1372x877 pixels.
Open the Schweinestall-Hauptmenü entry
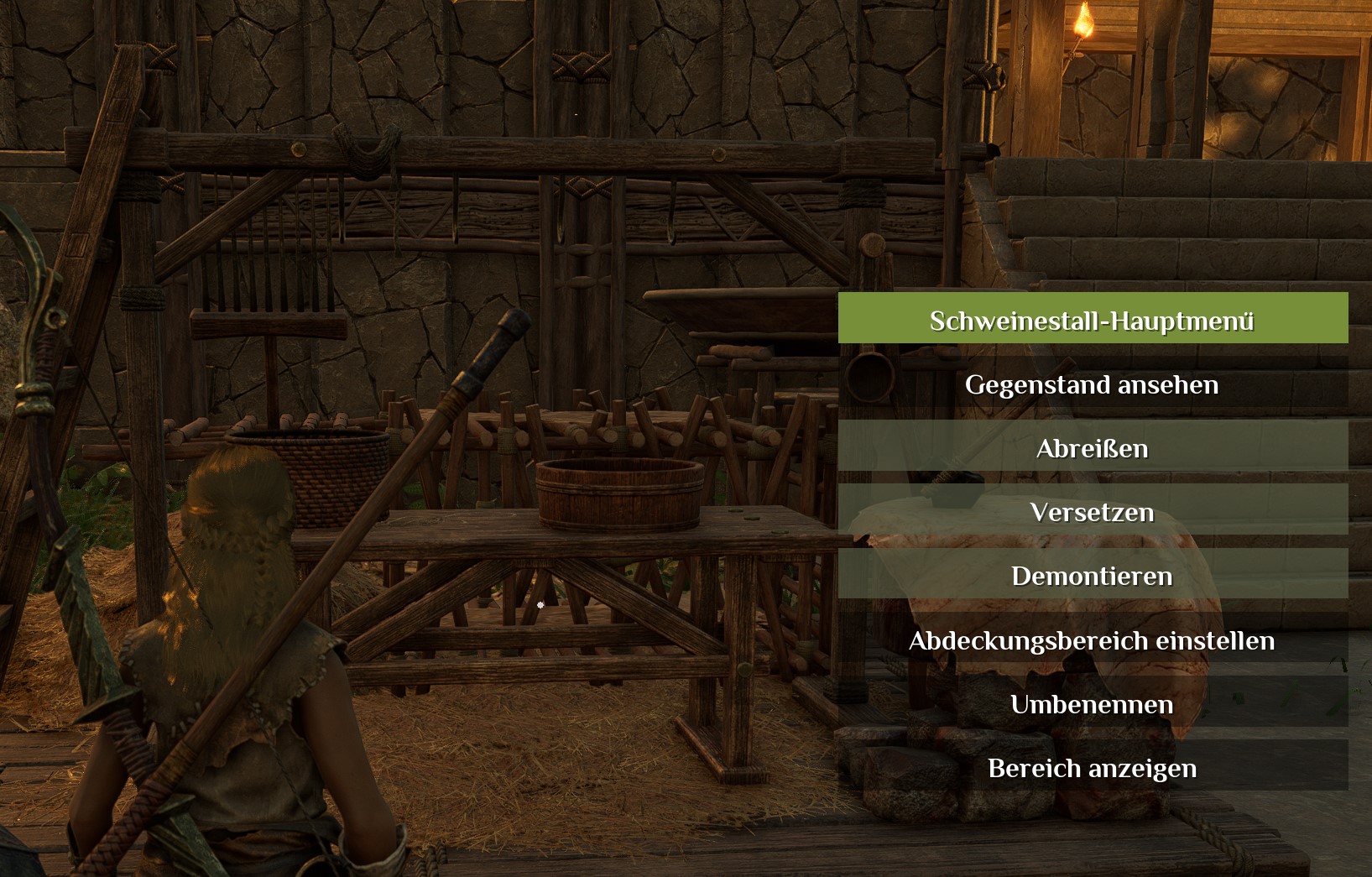[1092, 319]
